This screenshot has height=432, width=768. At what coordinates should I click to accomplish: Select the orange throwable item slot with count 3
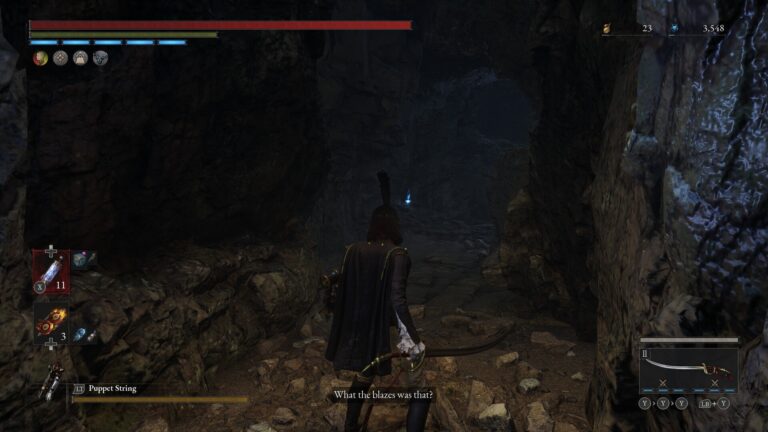pyautogui.click(x=51, y=324)
